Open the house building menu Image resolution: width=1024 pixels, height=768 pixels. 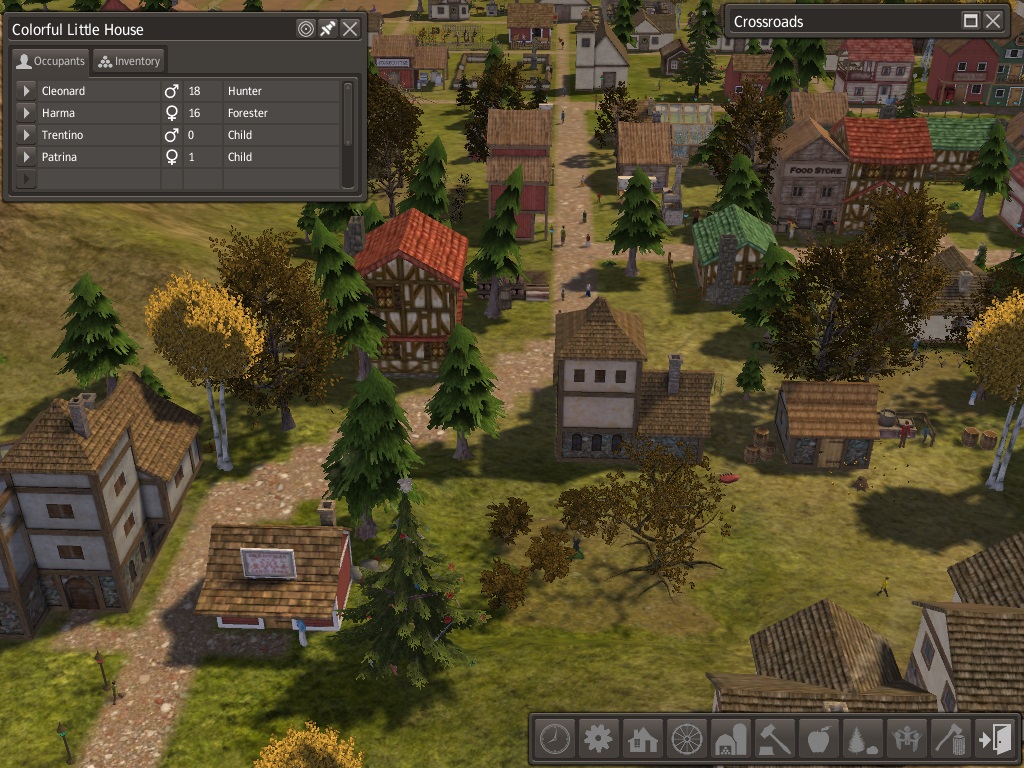click(x=642, y=740)
